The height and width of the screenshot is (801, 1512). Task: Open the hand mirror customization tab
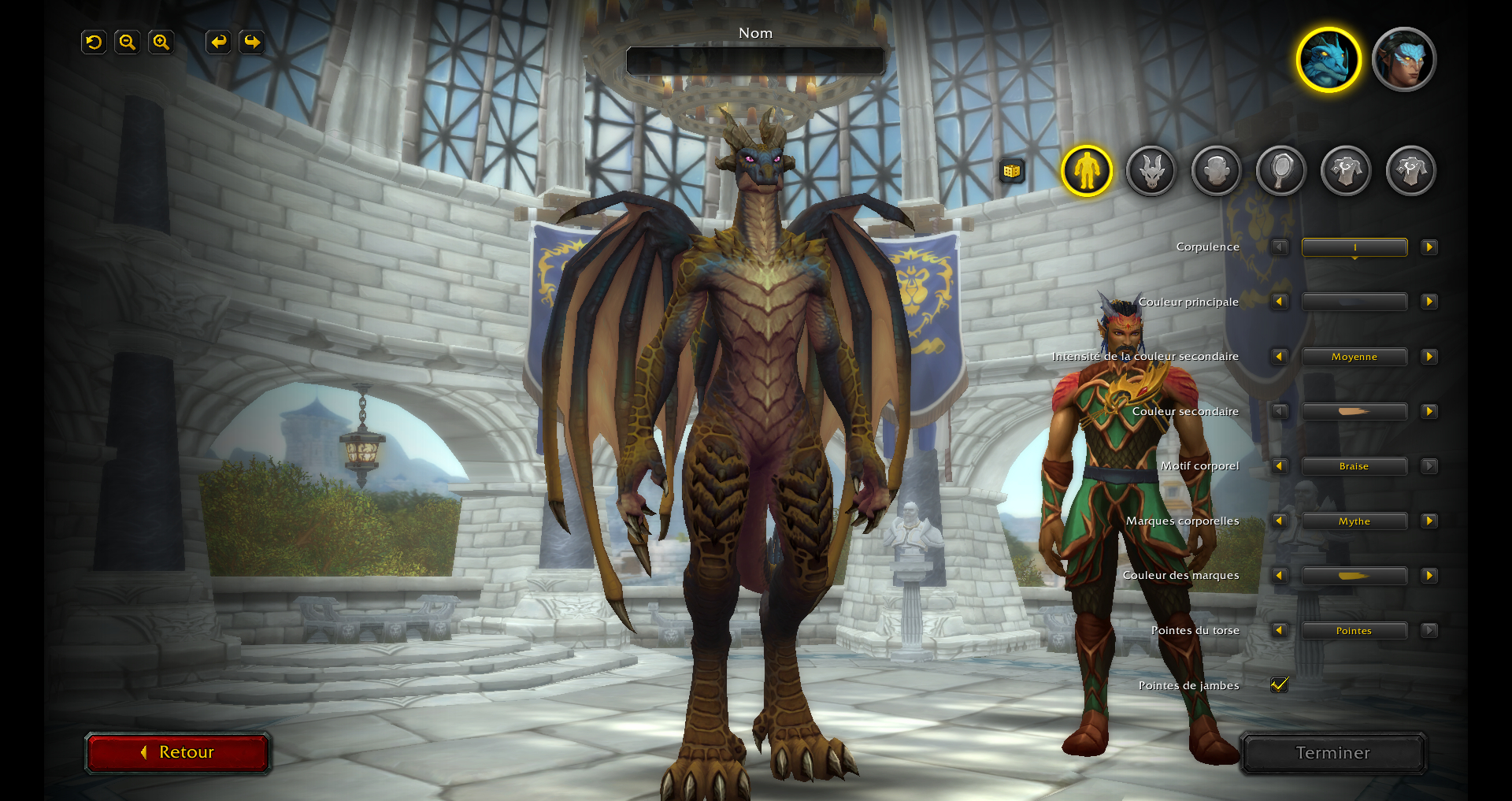click(1281, 170)
